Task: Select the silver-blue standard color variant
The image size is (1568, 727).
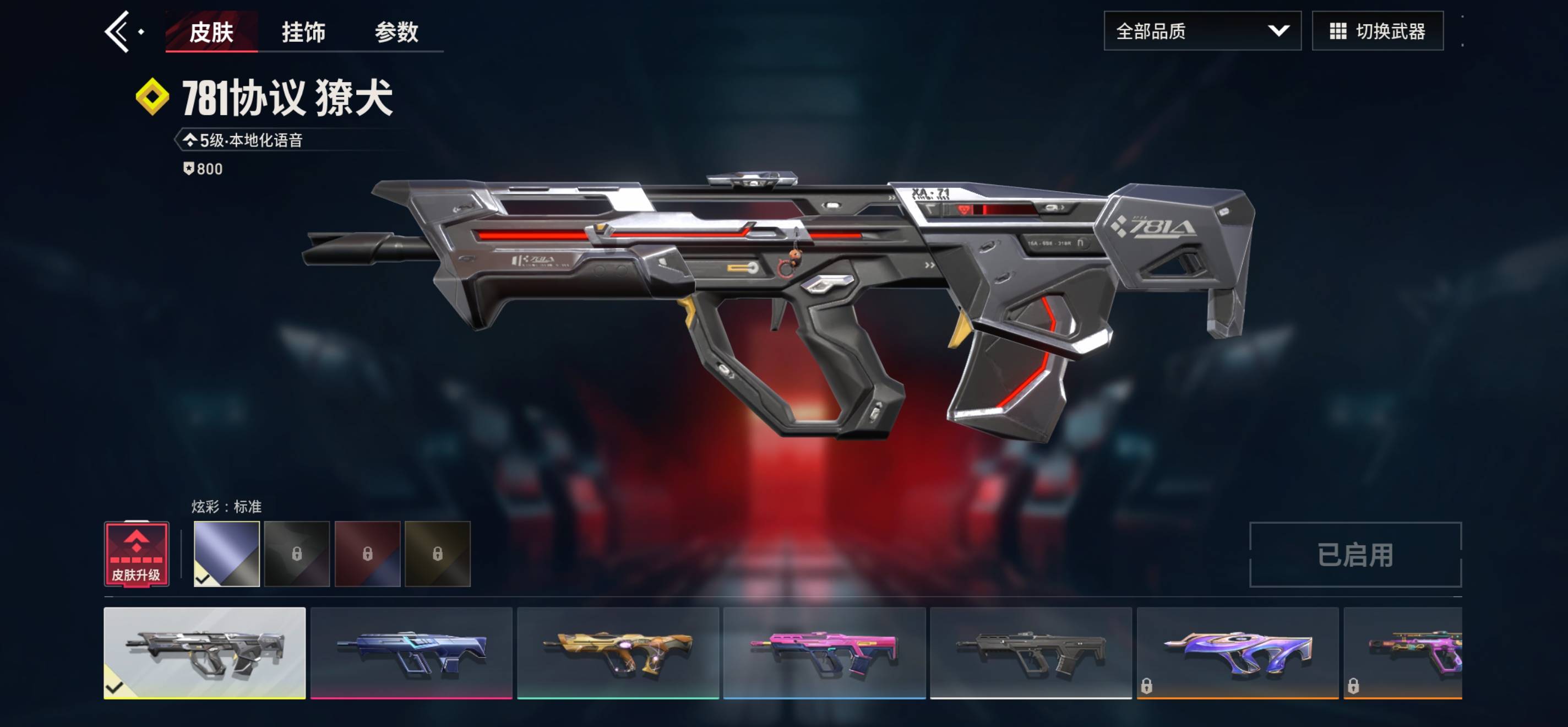Action: pos(226,554)
